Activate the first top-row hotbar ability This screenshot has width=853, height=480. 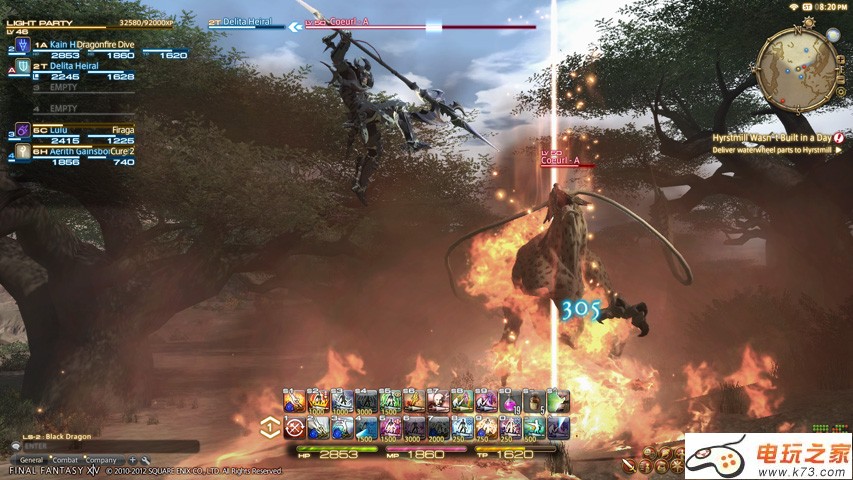(x=293, y=402)
